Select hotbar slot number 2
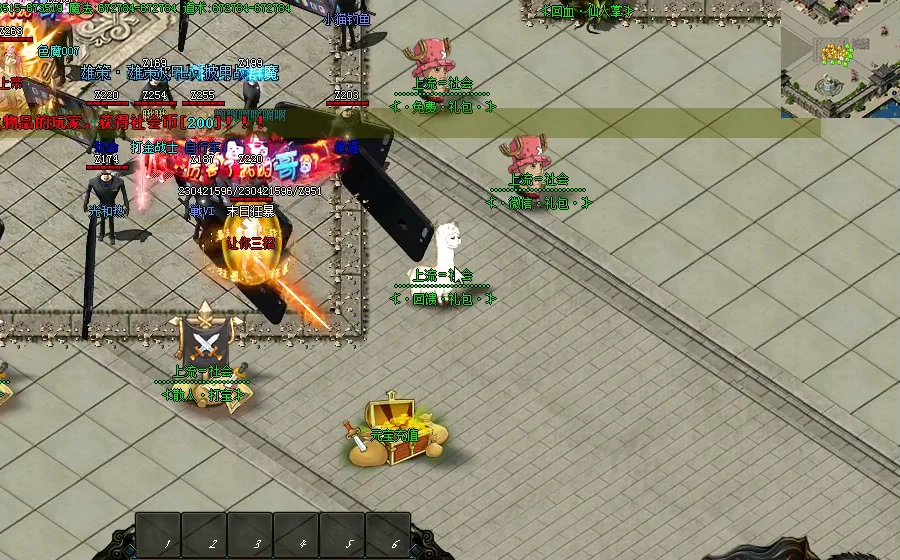Viewport: 900px width, 560px height. tap(204, 535)
